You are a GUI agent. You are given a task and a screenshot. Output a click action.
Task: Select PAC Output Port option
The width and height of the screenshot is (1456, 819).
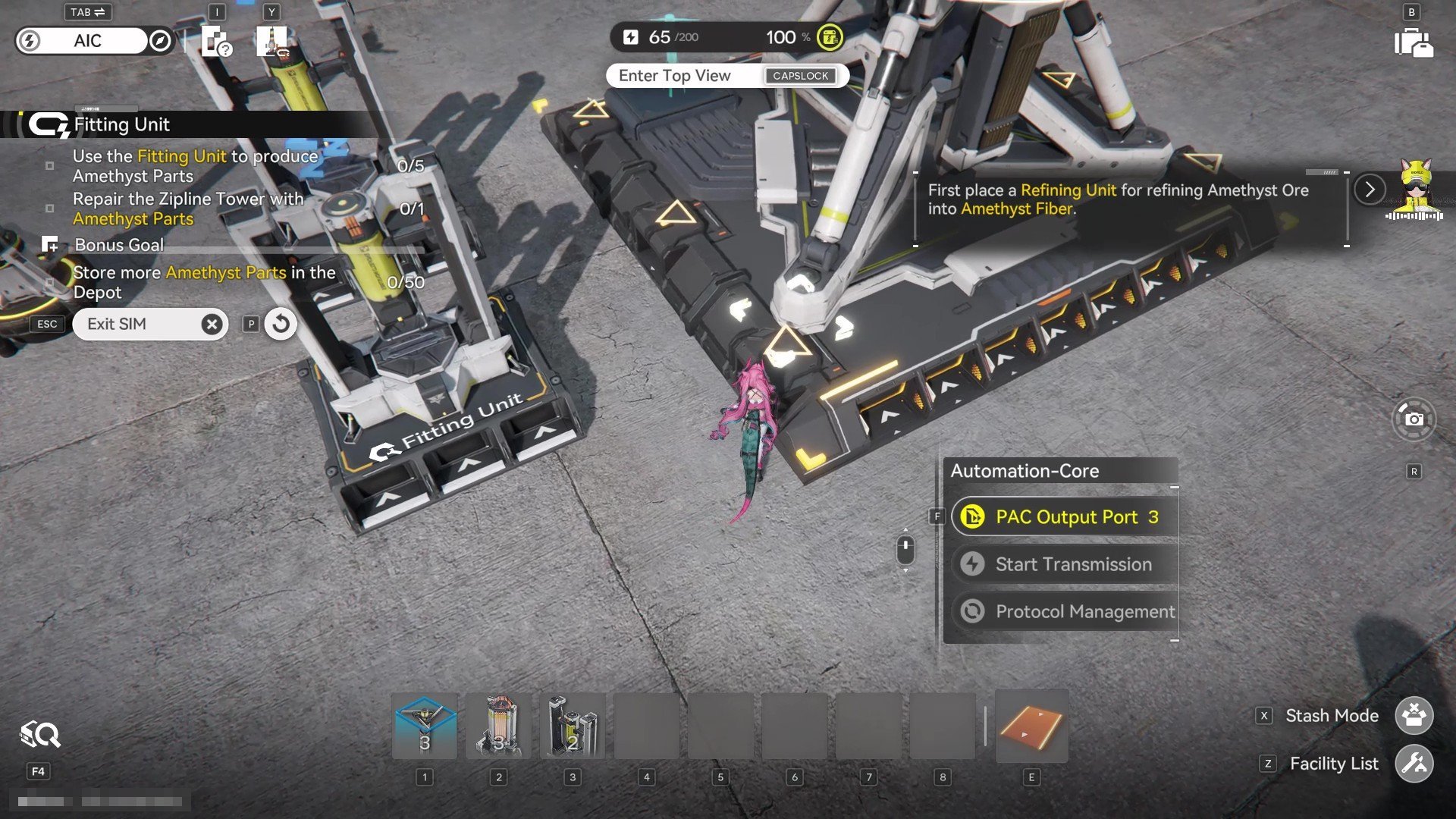point(1065,517)
